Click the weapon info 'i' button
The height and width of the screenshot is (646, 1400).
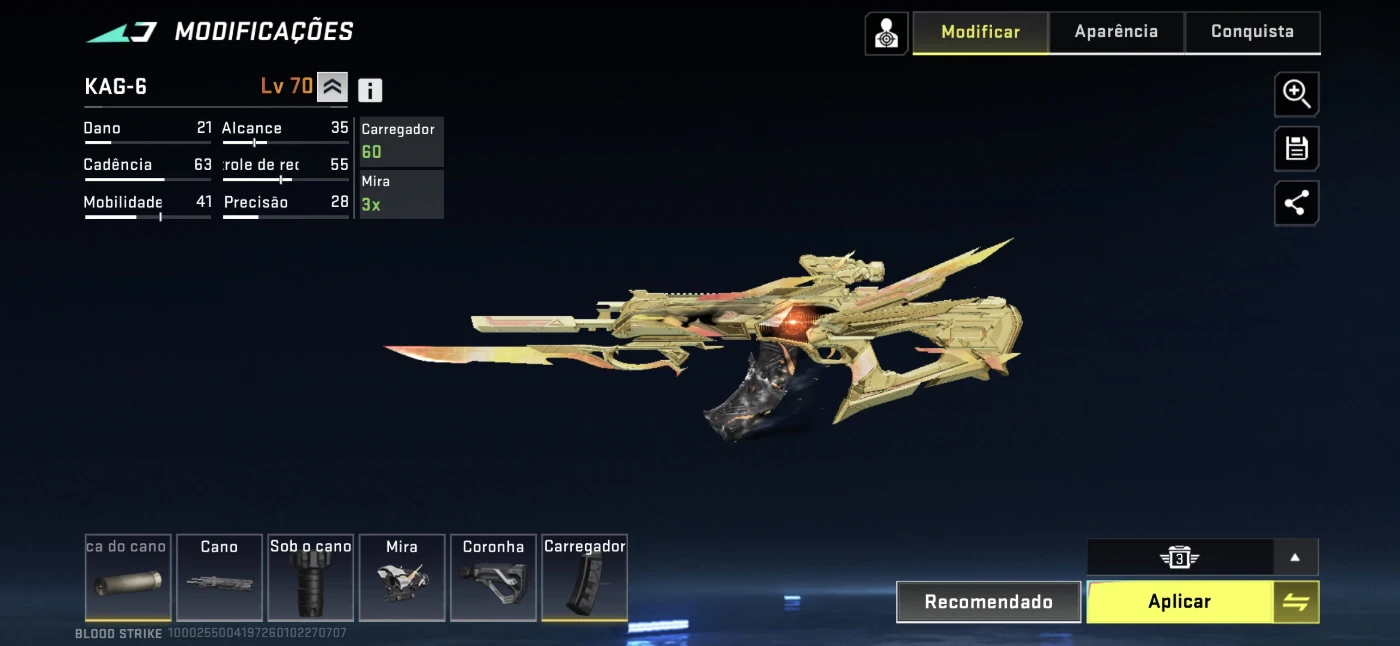(370, 90)
